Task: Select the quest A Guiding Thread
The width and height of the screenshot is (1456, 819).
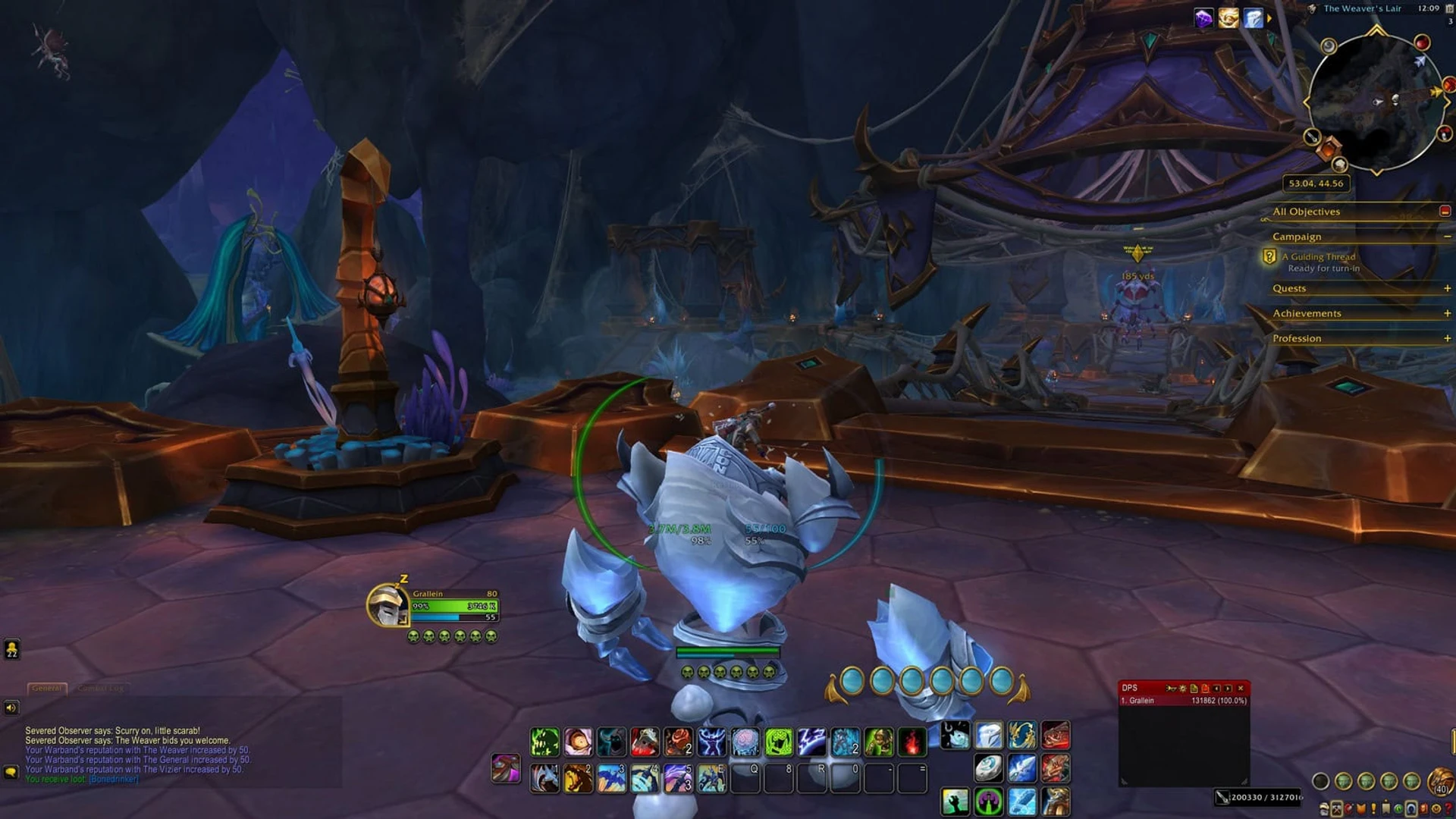Action: [1317, 257]
